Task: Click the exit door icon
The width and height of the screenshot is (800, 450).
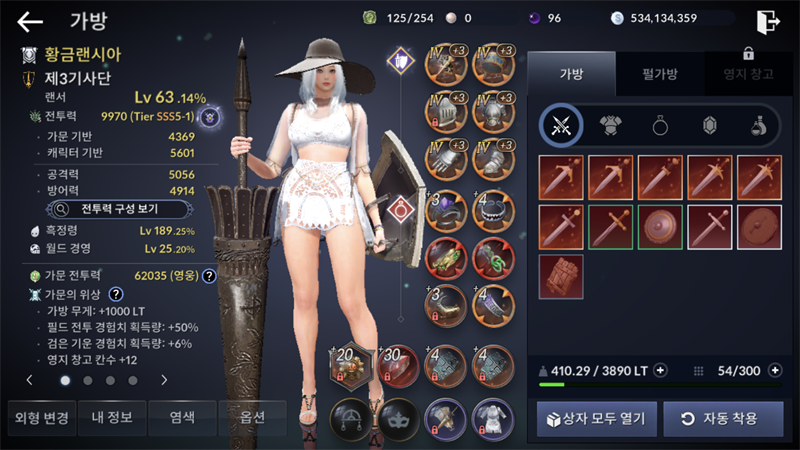Action: 767,21
